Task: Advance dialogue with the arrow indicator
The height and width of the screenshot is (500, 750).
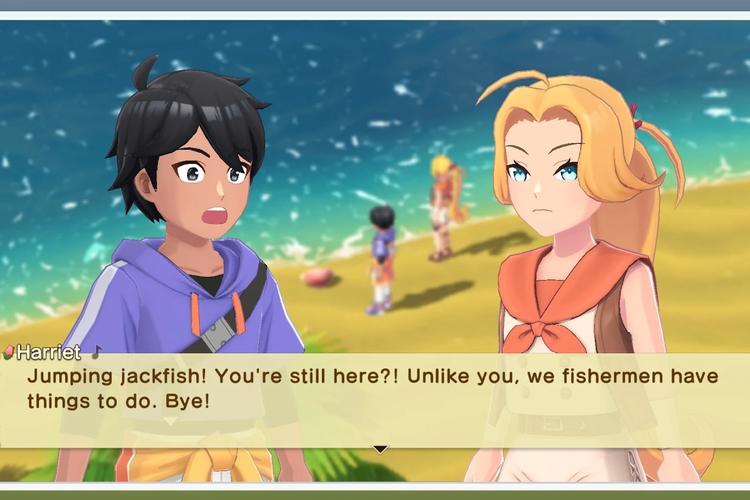Action: (x=380, y=449)
